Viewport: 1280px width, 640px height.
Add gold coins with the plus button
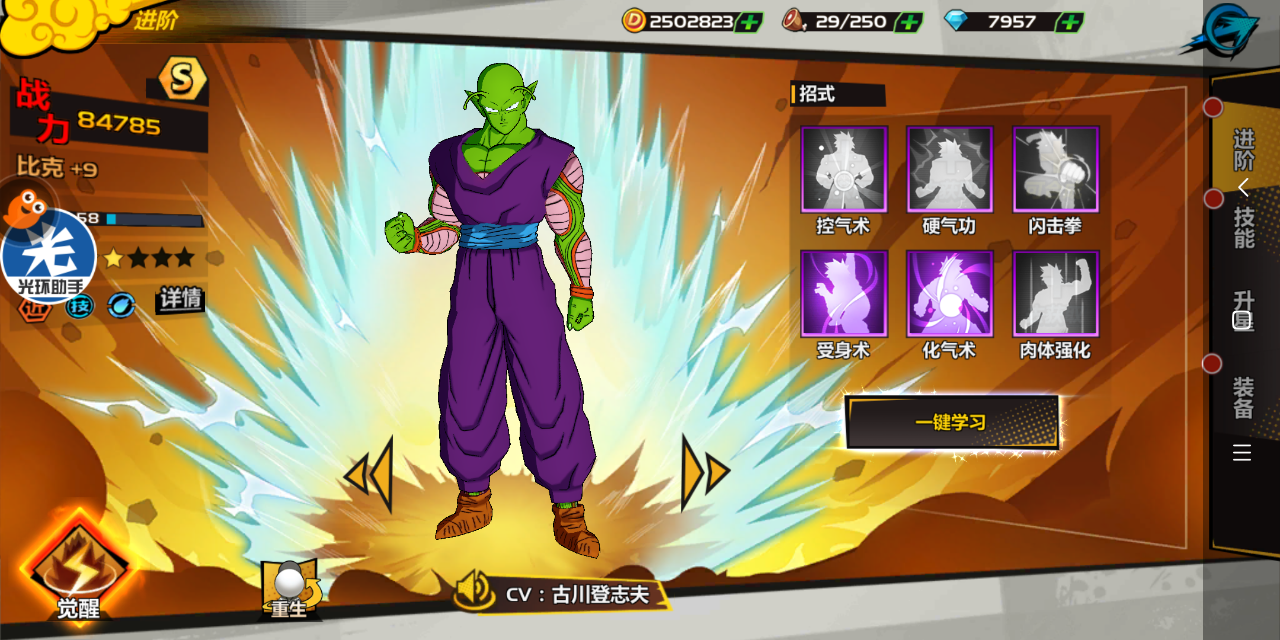(x=748, y=22)
